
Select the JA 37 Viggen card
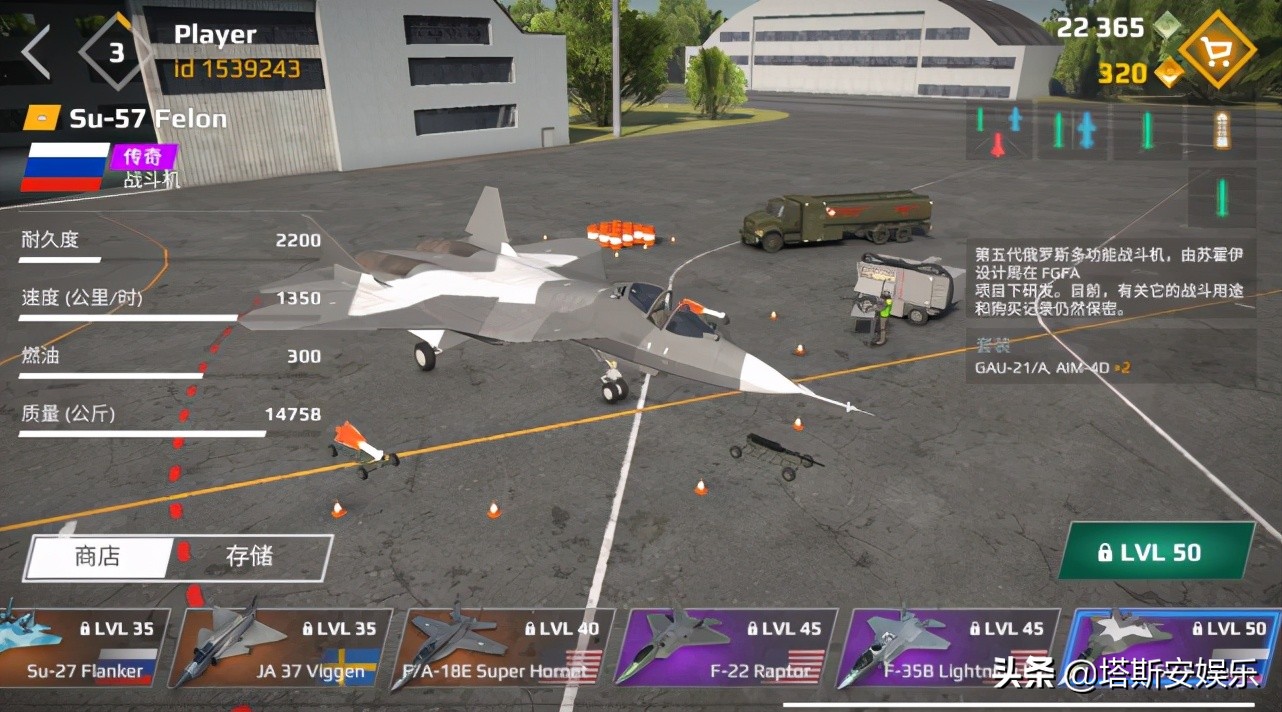click(x=280, y=650)
